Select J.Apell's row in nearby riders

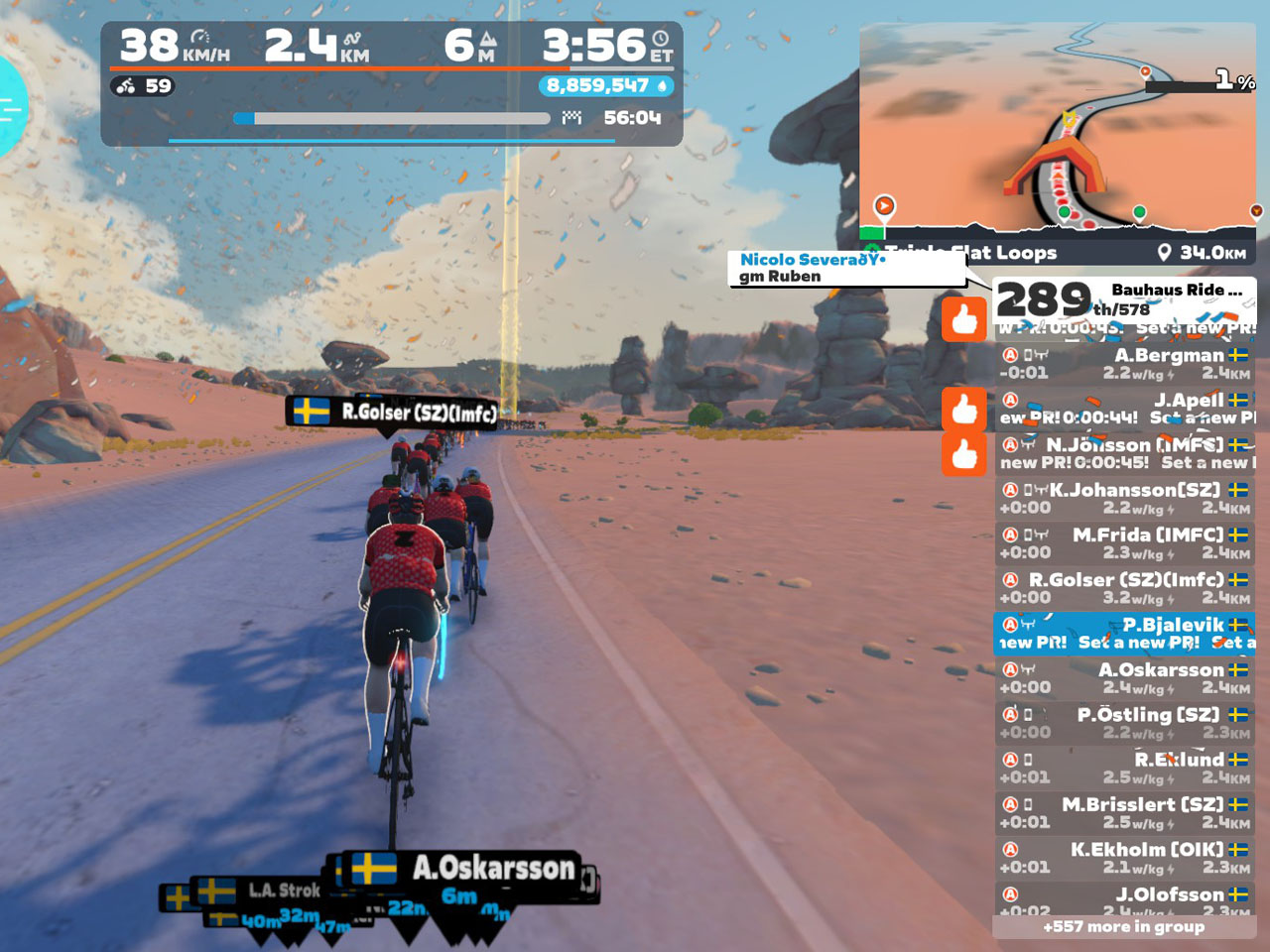pyautogui.click(x=1124, y=409)
